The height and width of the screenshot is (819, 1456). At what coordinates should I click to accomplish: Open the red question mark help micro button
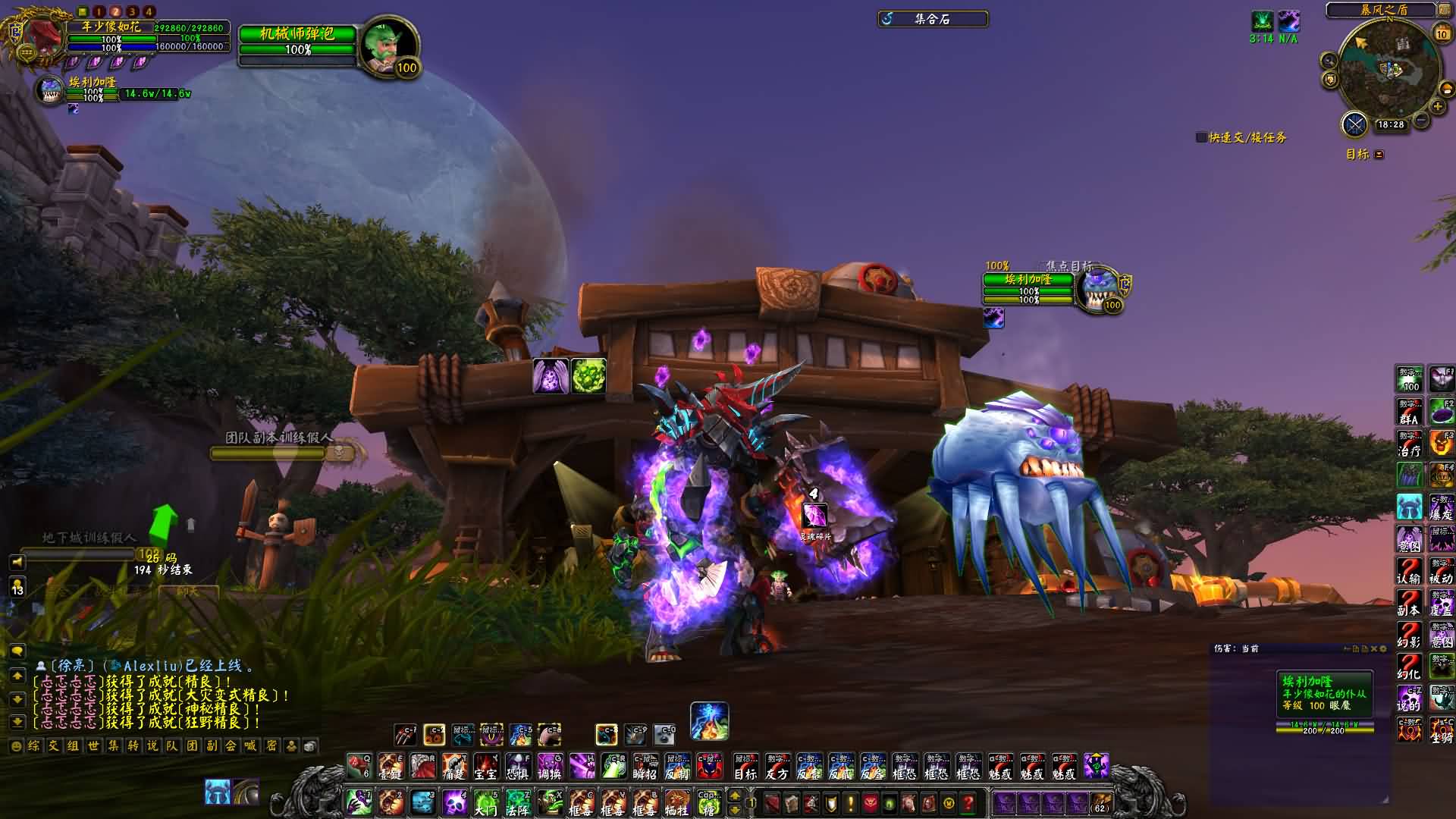968,802
